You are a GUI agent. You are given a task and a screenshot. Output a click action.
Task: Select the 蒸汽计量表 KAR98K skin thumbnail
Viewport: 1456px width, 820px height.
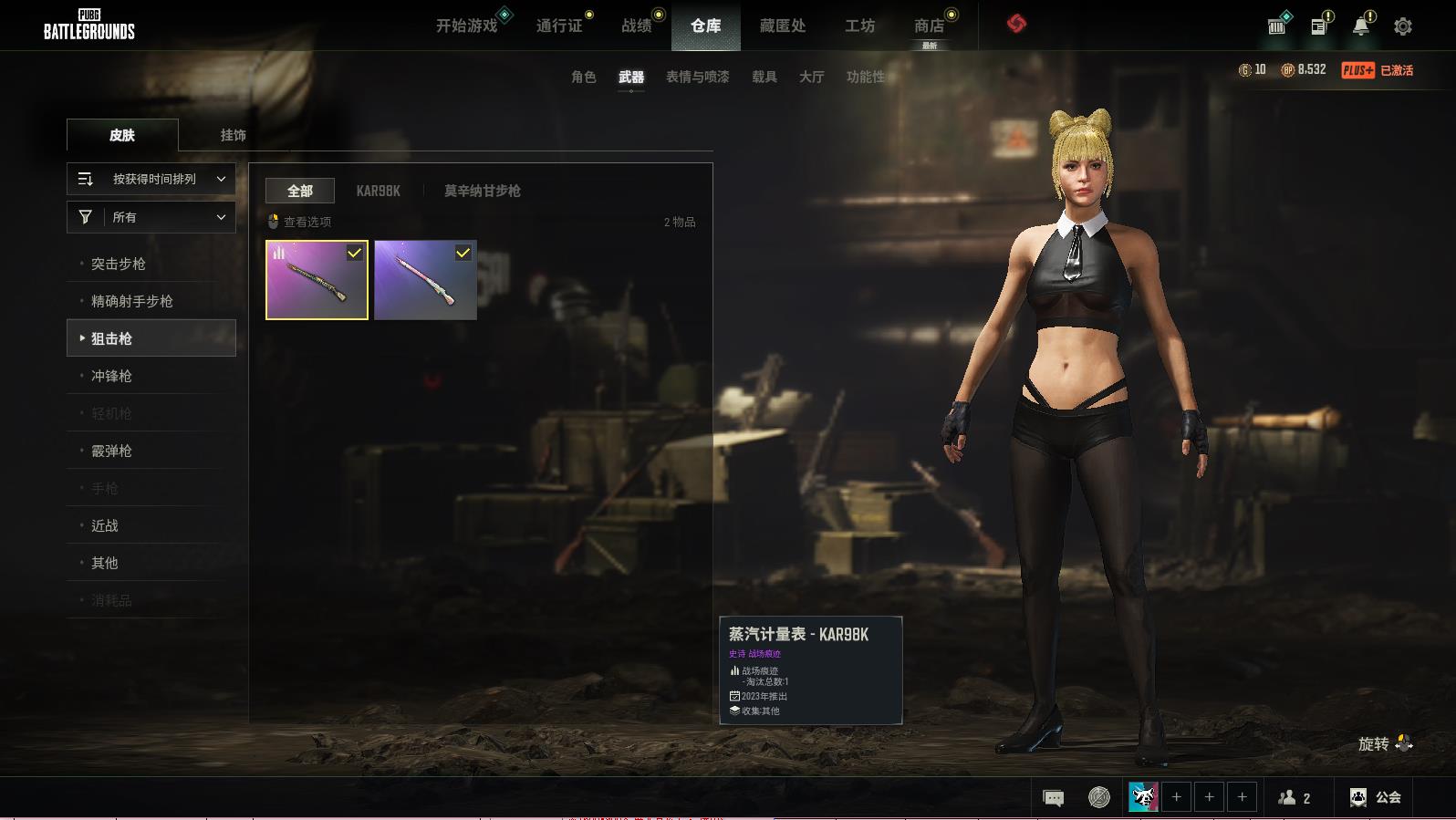point(317,280)
